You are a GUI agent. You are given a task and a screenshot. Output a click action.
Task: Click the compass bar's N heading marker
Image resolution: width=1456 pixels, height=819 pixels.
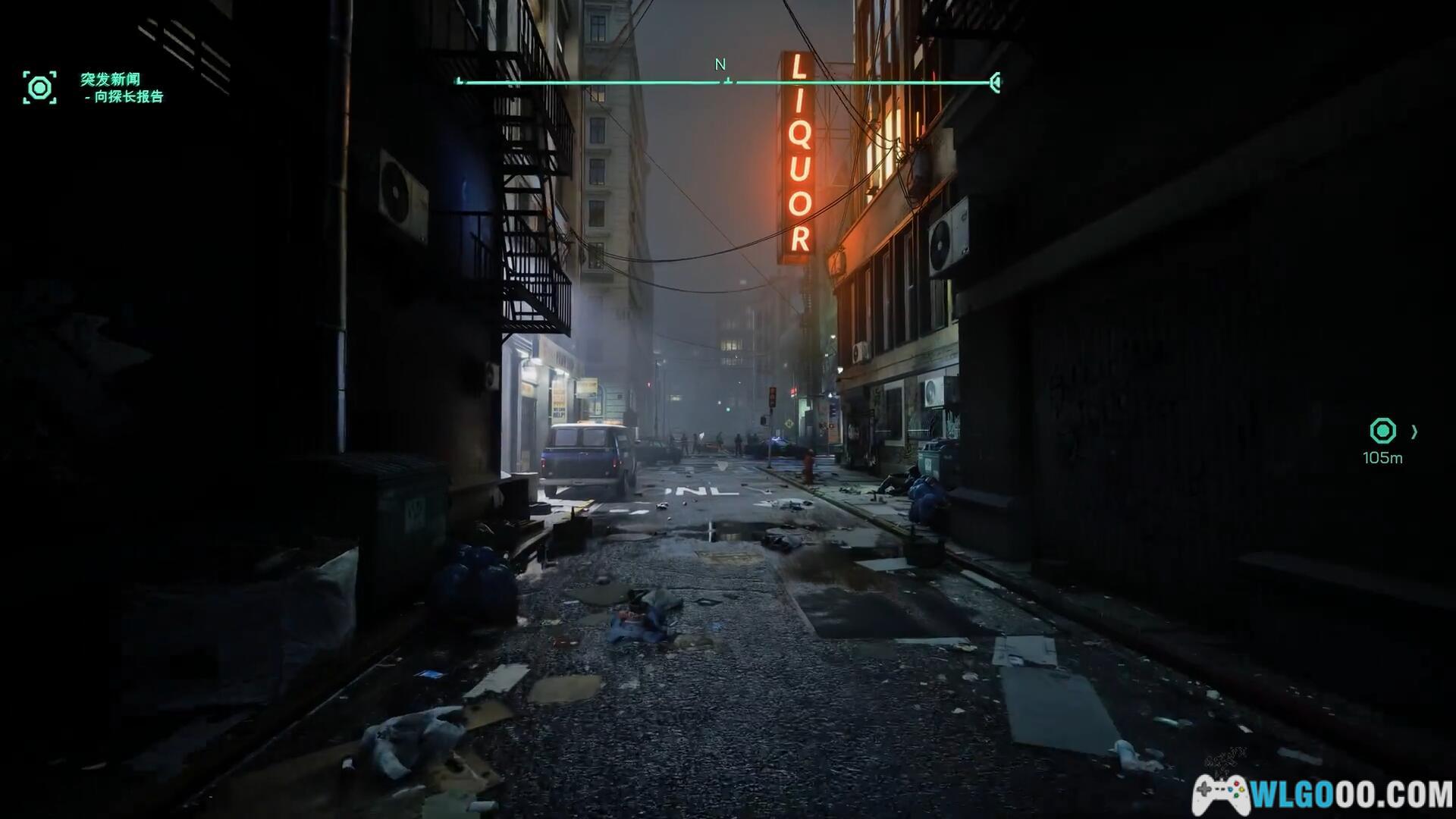tap(720, 65)
